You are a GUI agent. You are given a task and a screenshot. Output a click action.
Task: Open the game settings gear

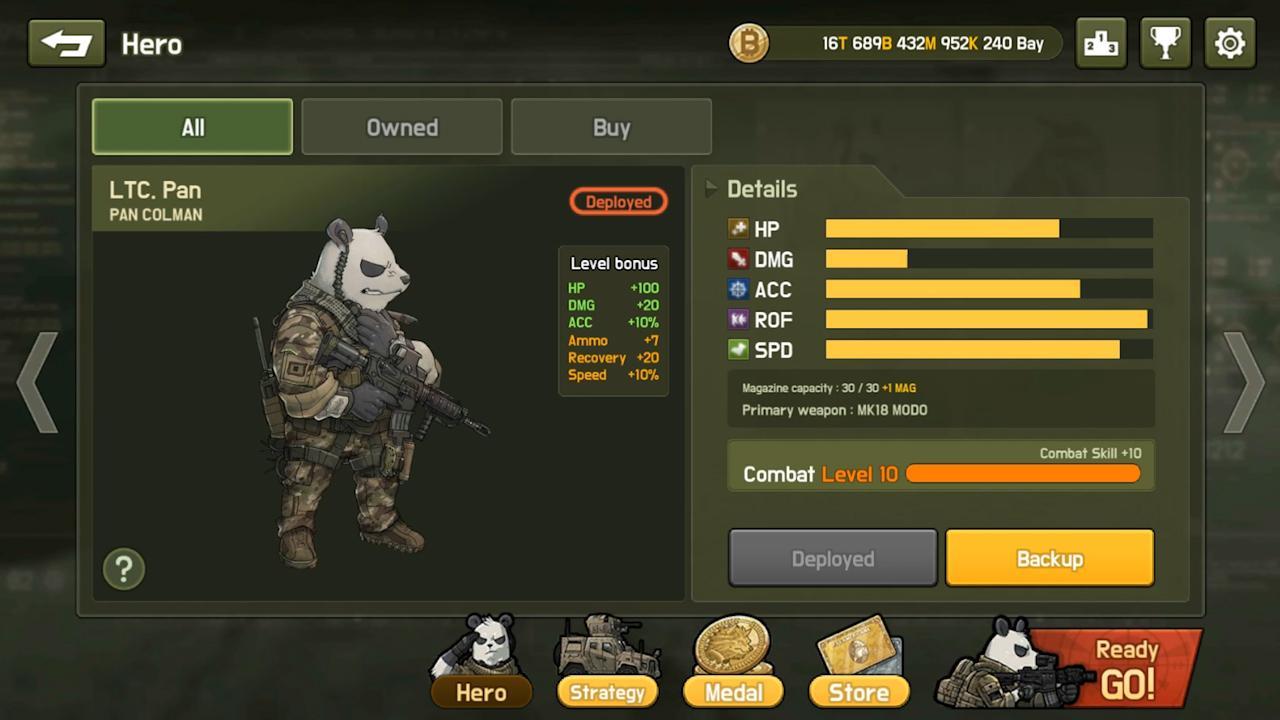1229,43
